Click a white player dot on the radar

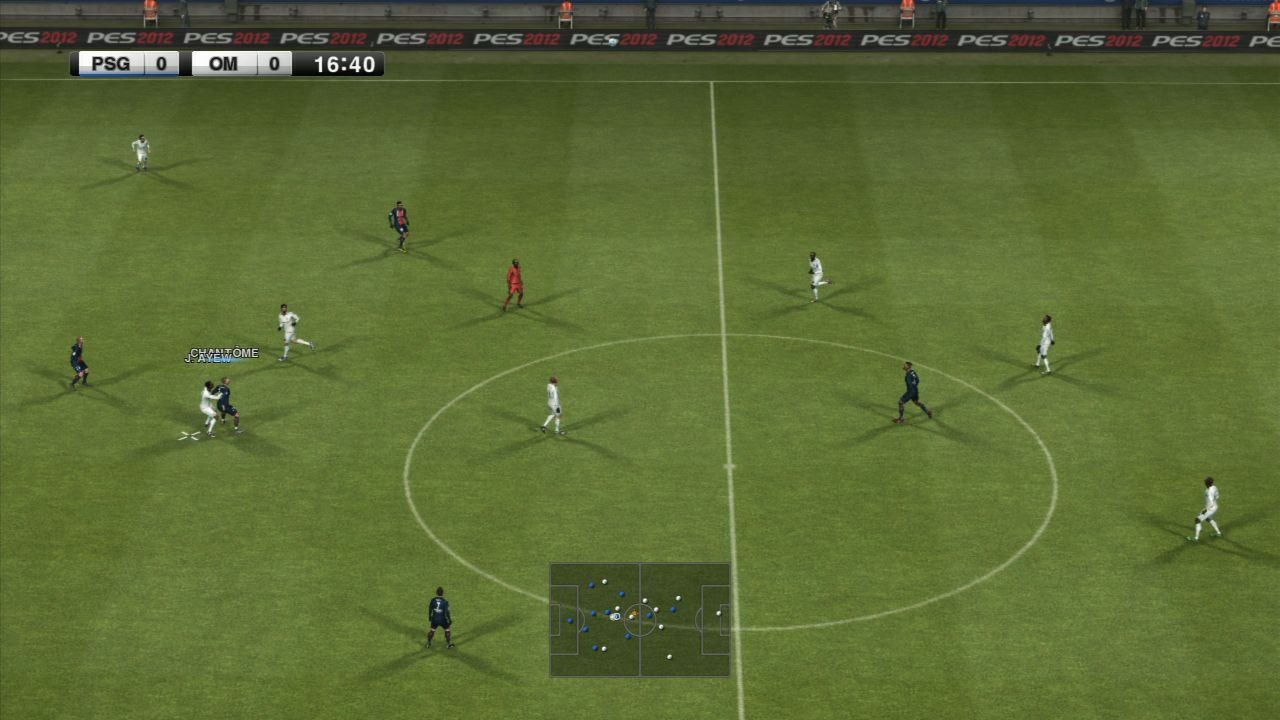pyautogui.click(x=669, y=656)
